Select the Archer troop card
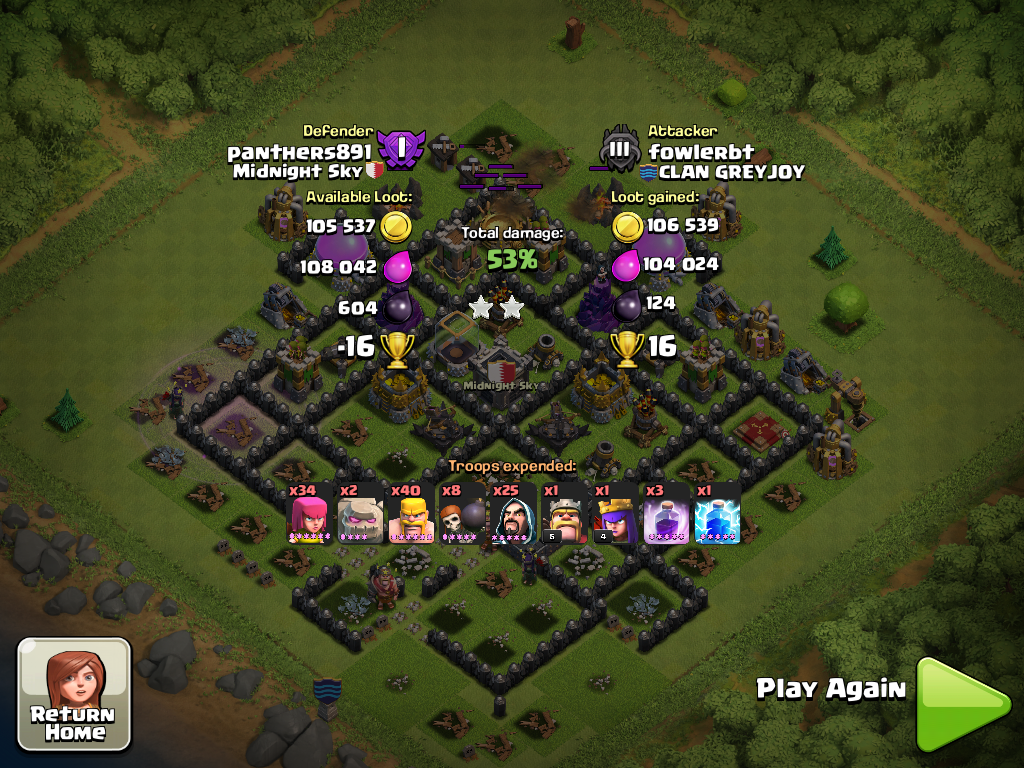Screen dimensions: 1024x768 coord(308,514)
